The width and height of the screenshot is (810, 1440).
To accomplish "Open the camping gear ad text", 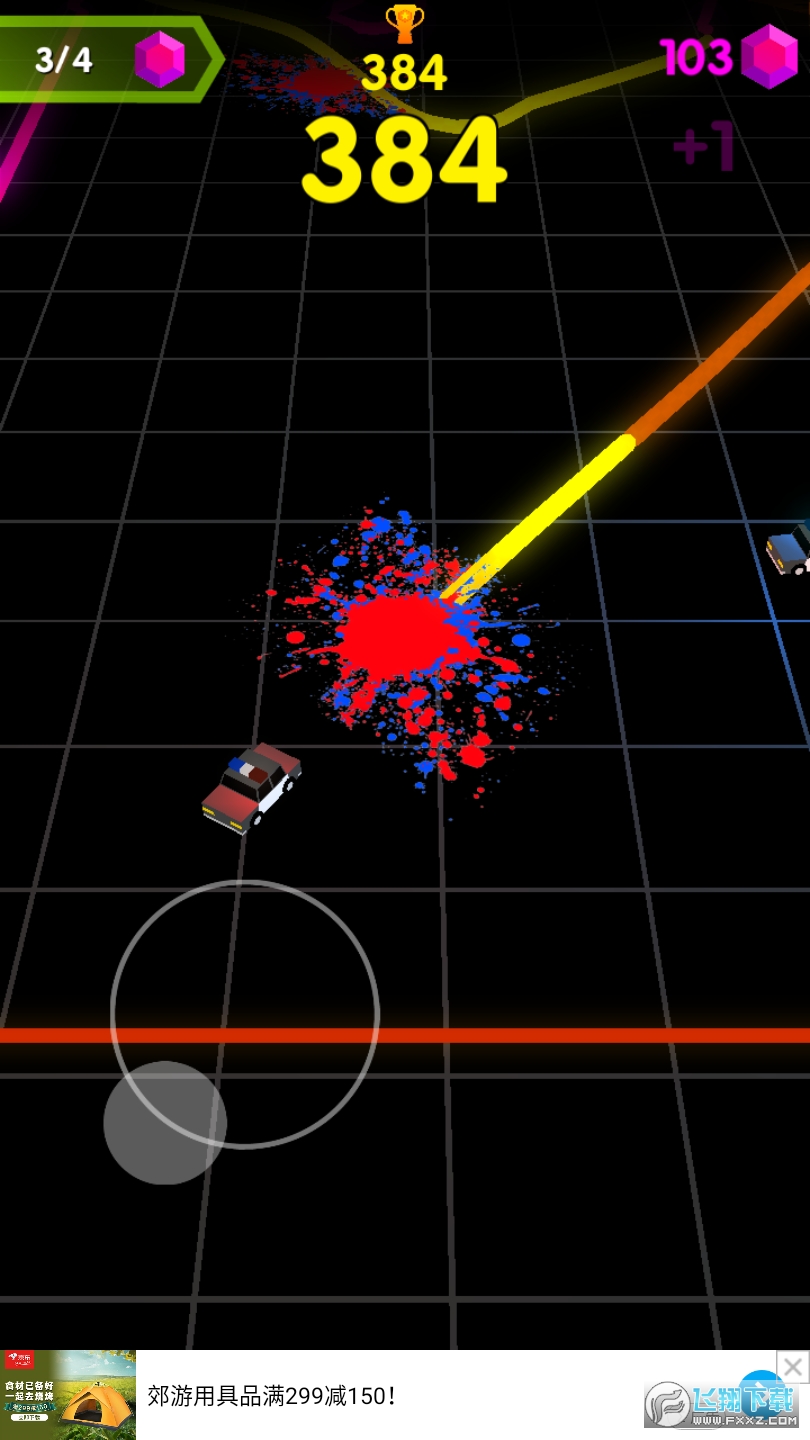I will pos(272,1396).
